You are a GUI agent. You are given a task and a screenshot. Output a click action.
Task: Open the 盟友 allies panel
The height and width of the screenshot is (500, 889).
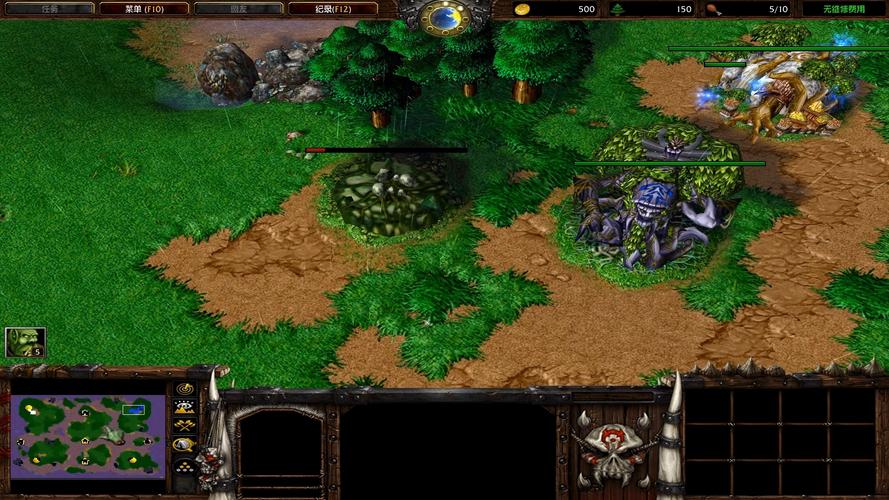[238, 8]
